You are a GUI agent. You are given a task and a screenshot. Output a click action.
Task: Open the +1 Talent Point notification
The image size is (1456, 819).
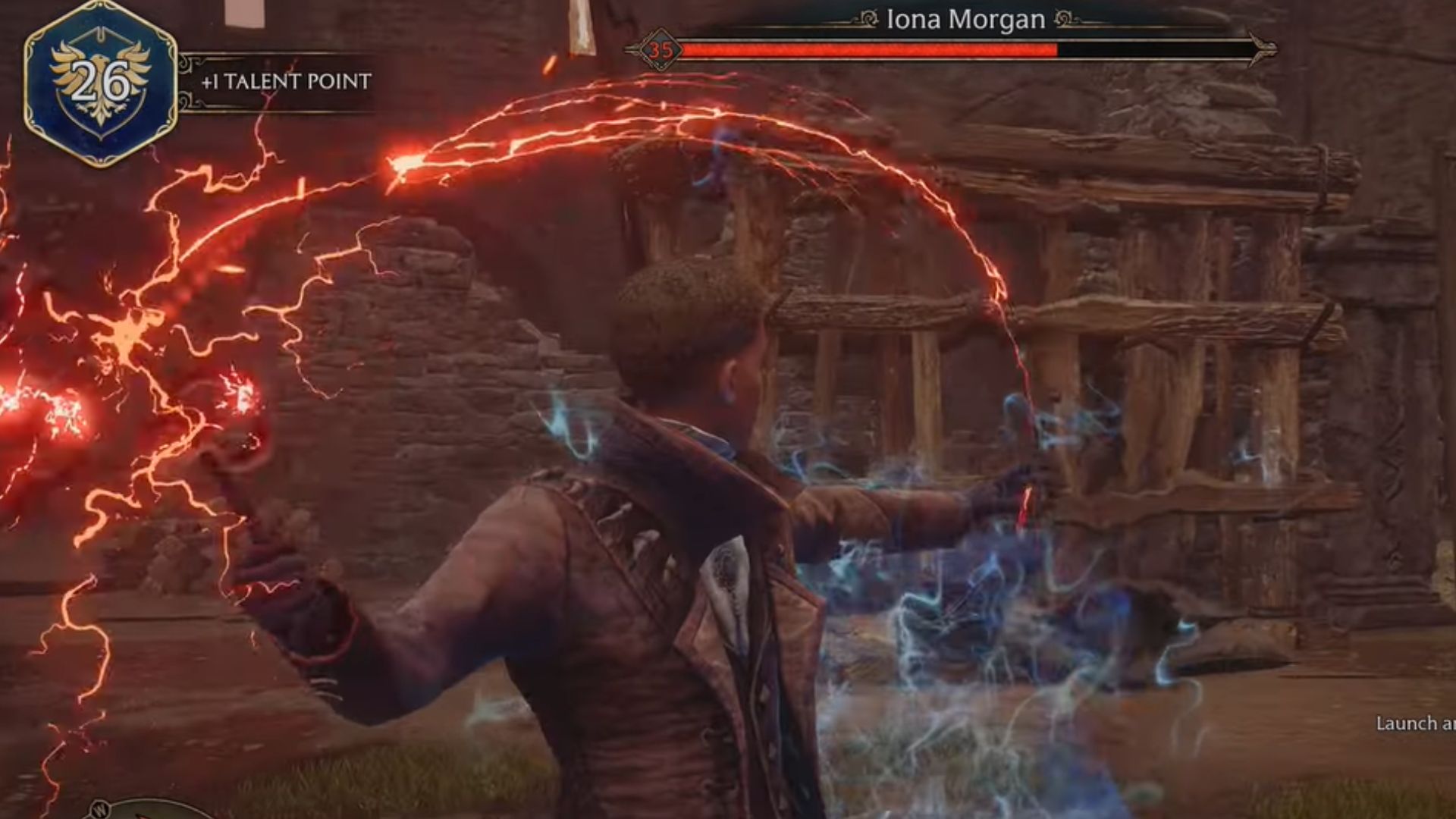coord(286,82)
